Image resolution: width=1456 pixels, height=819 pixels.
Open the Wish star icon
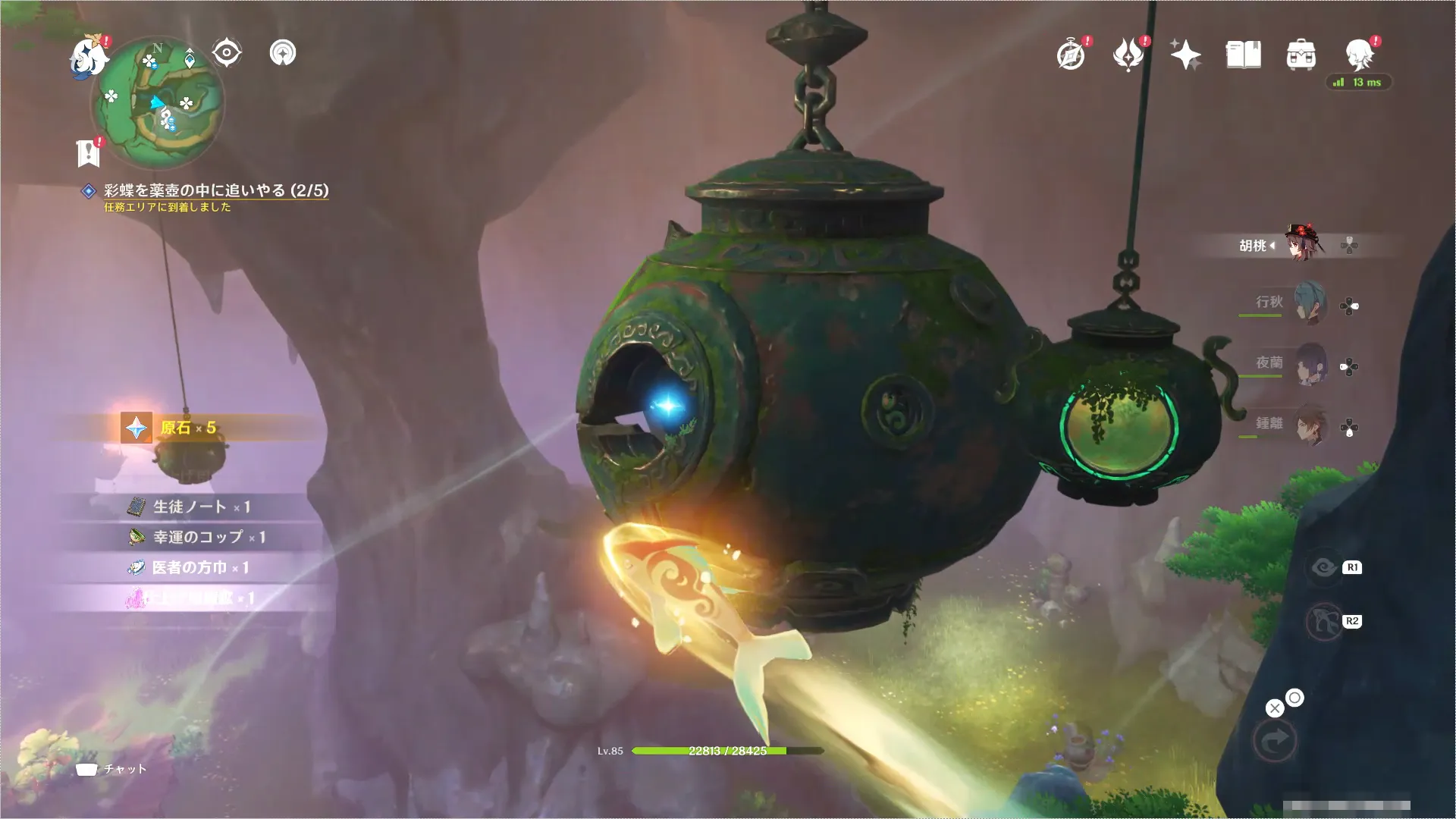click(x=1185, y=55)
